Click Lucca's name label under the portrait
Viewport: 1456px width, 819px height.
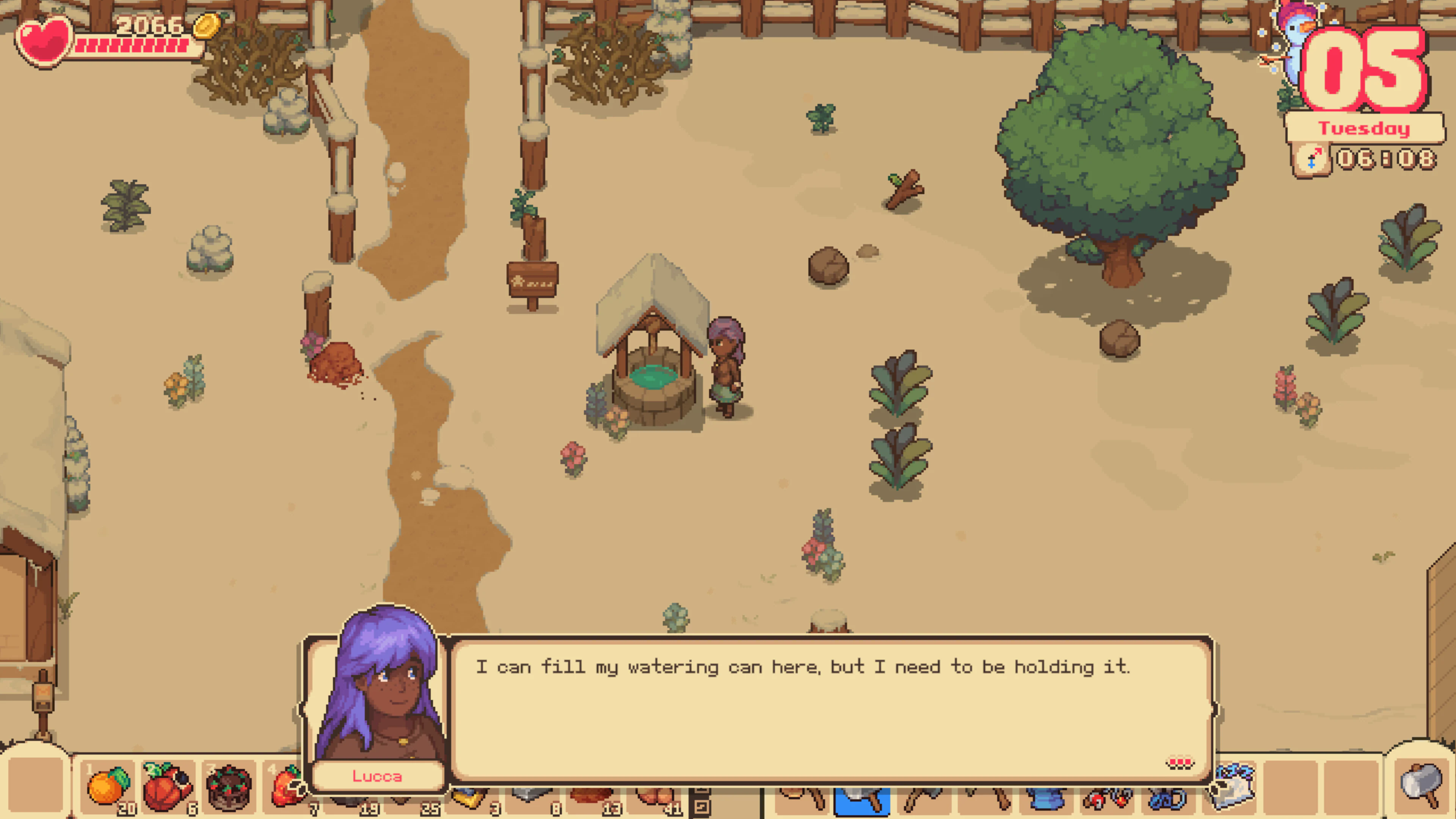coord(377,776)
